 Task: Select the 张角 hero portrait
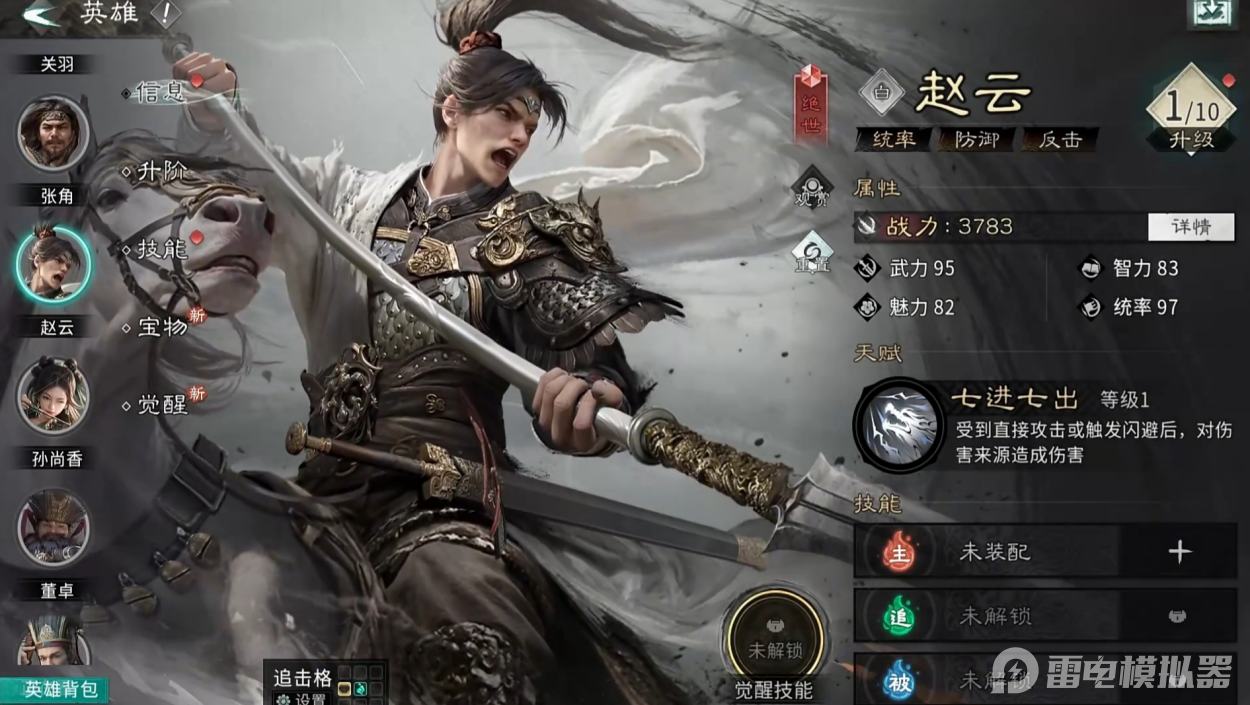53,134
